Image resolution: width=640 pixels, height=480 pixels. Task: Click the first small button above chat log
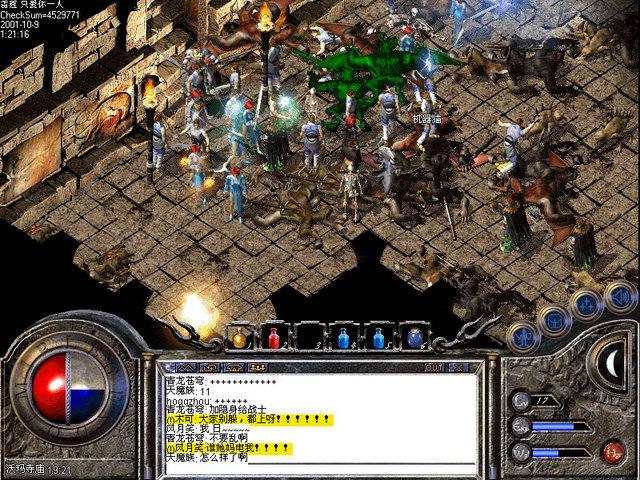pos(184,367)
